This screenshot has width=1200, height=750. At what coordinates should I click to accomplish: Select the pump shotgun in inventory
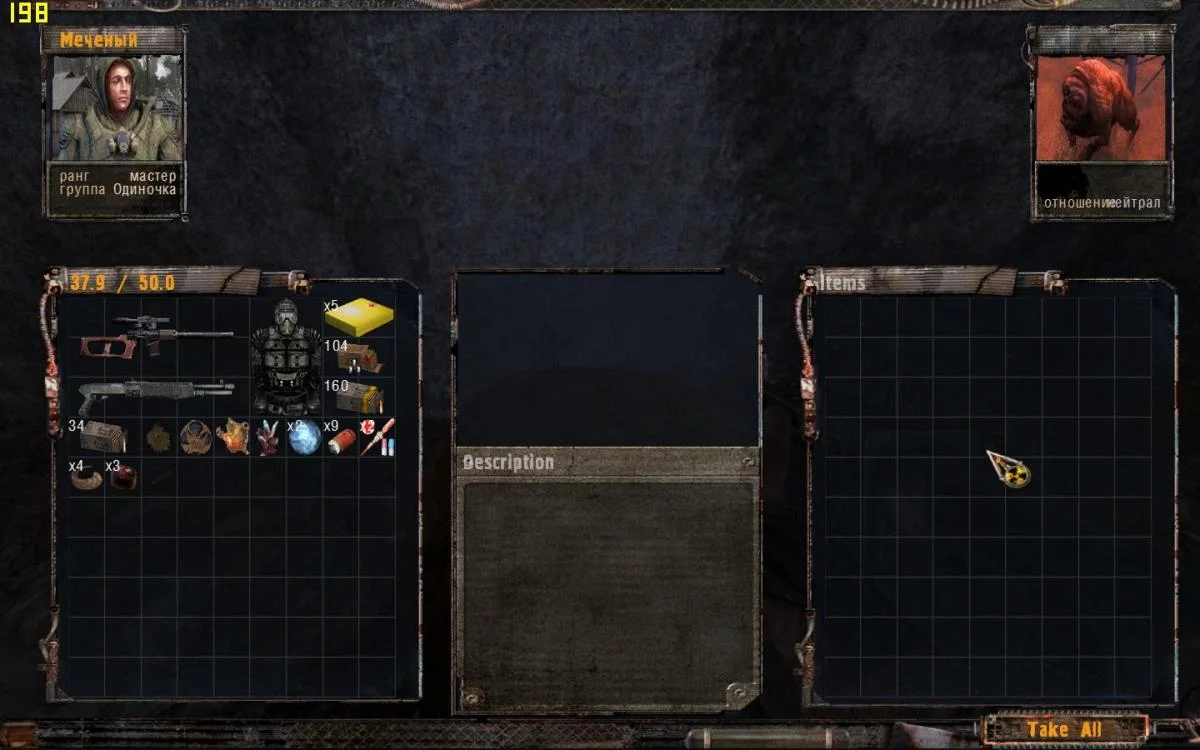tap(155, 395)
